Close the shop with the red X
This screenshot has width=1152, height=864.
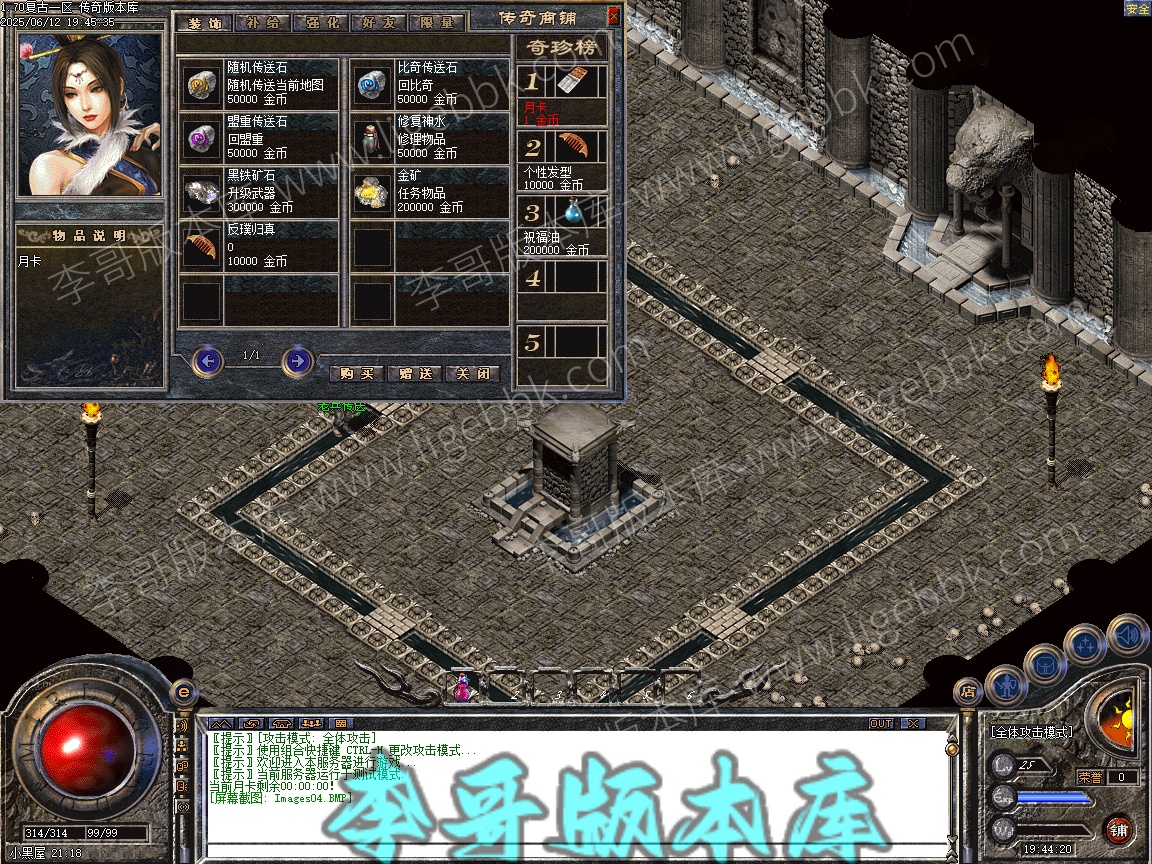(x=613, y=16)
